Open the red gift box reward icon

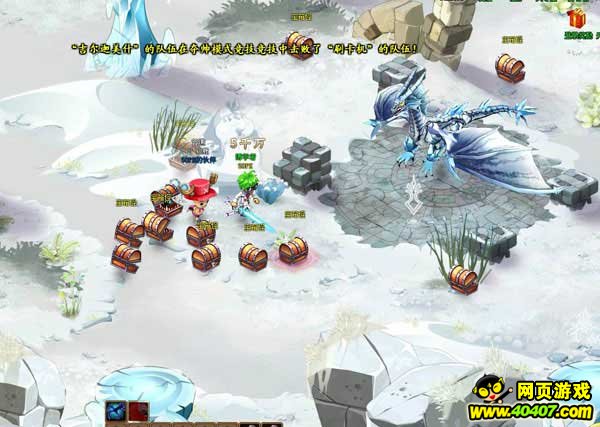click(576, 19)
